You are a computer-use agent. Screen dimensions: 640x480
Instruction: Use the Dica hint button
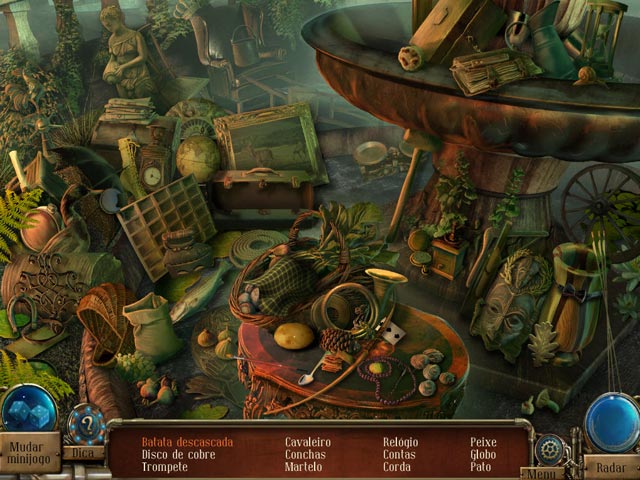84,453
